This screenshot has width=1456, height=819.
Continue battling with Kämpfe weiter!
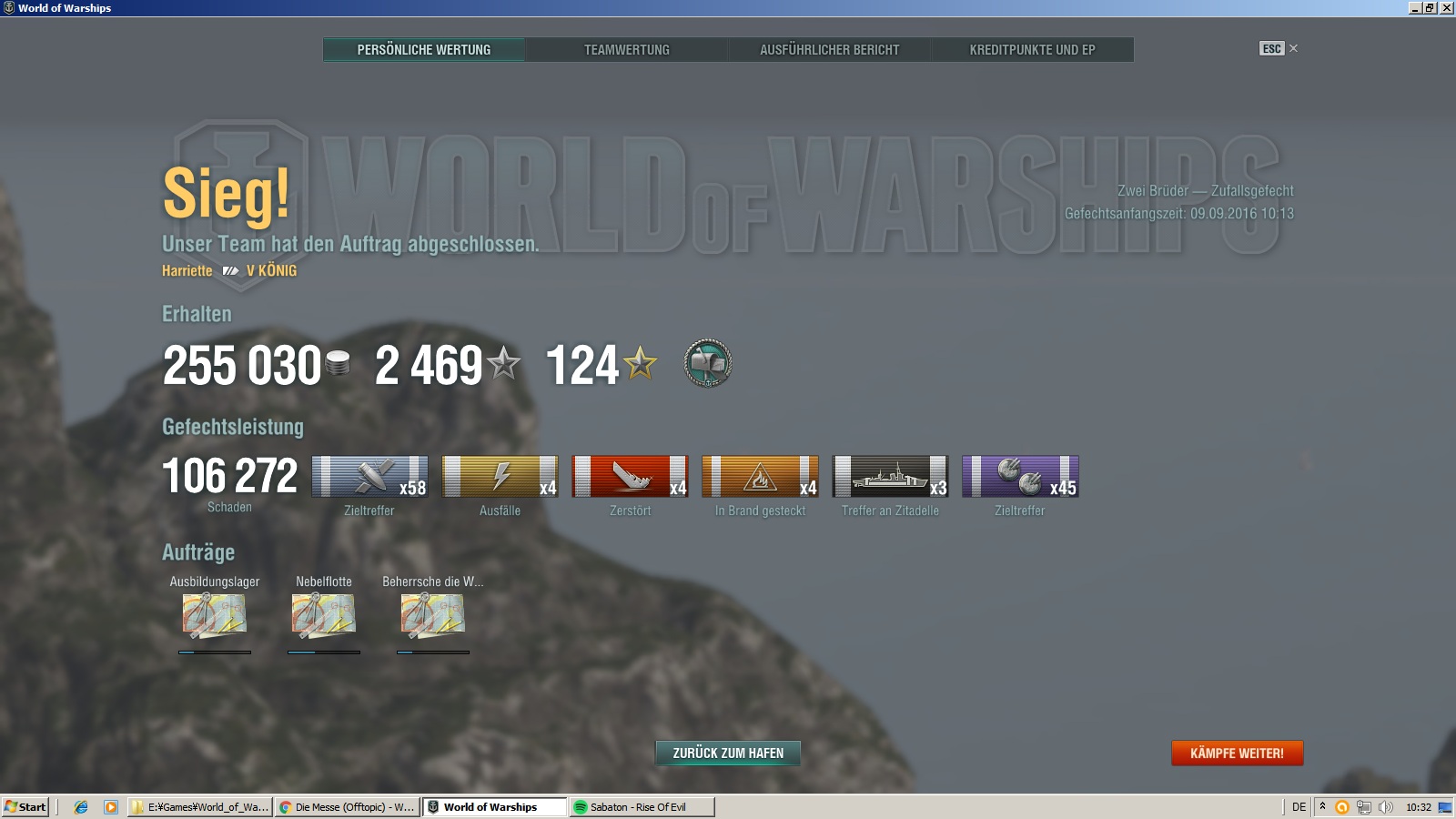[1237, 753]
